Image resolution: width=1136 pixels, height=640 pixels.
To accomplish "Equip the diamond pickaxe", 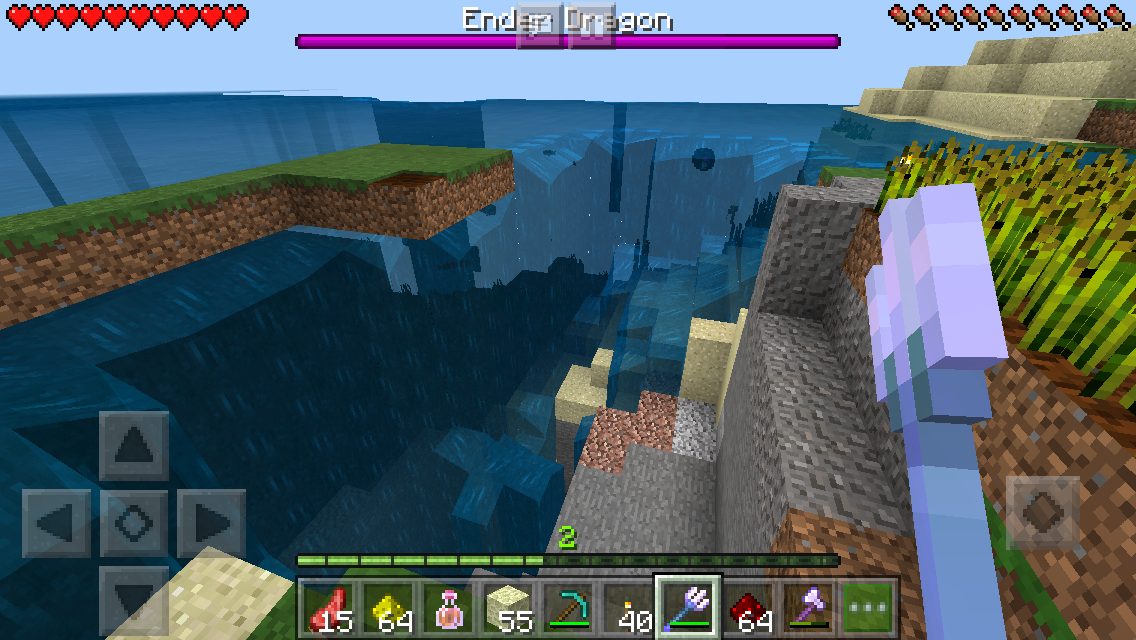I will tap(568, 607).
